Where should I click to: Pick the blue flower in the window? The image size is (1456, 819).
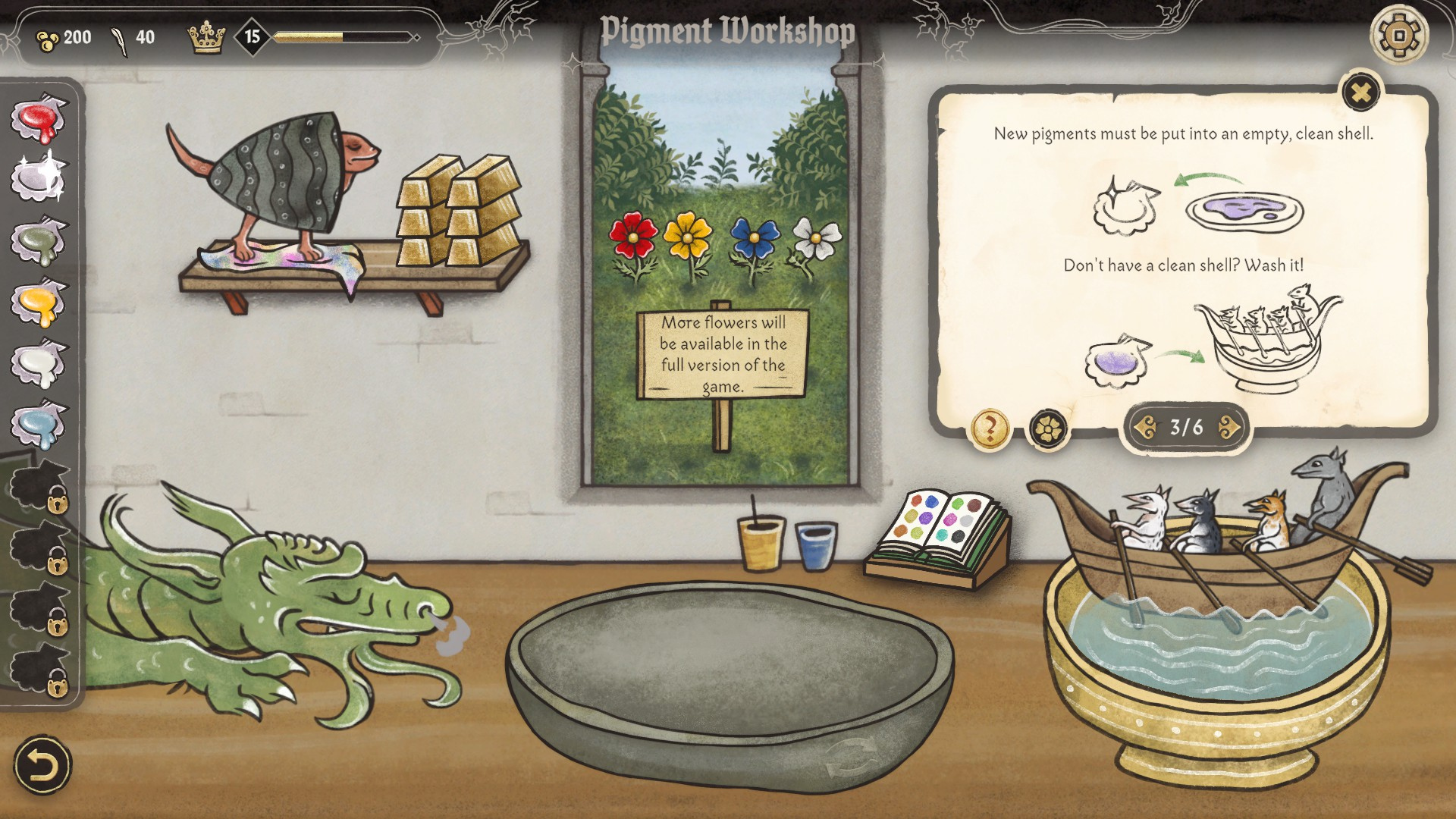pyautogui.click(x=755, y=238)
